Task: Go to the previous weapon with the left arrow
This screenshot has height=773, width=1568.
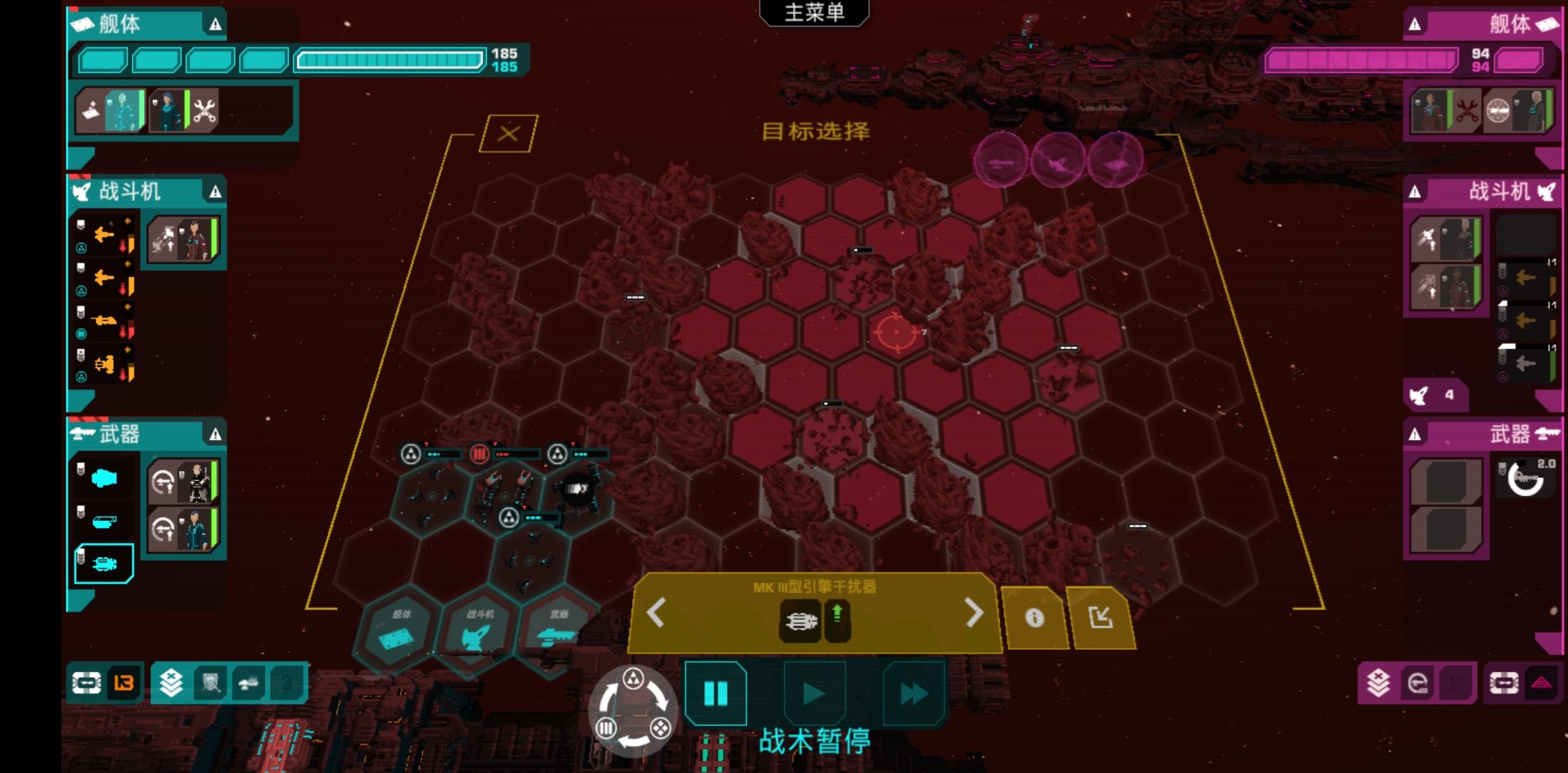Action: 657,613
